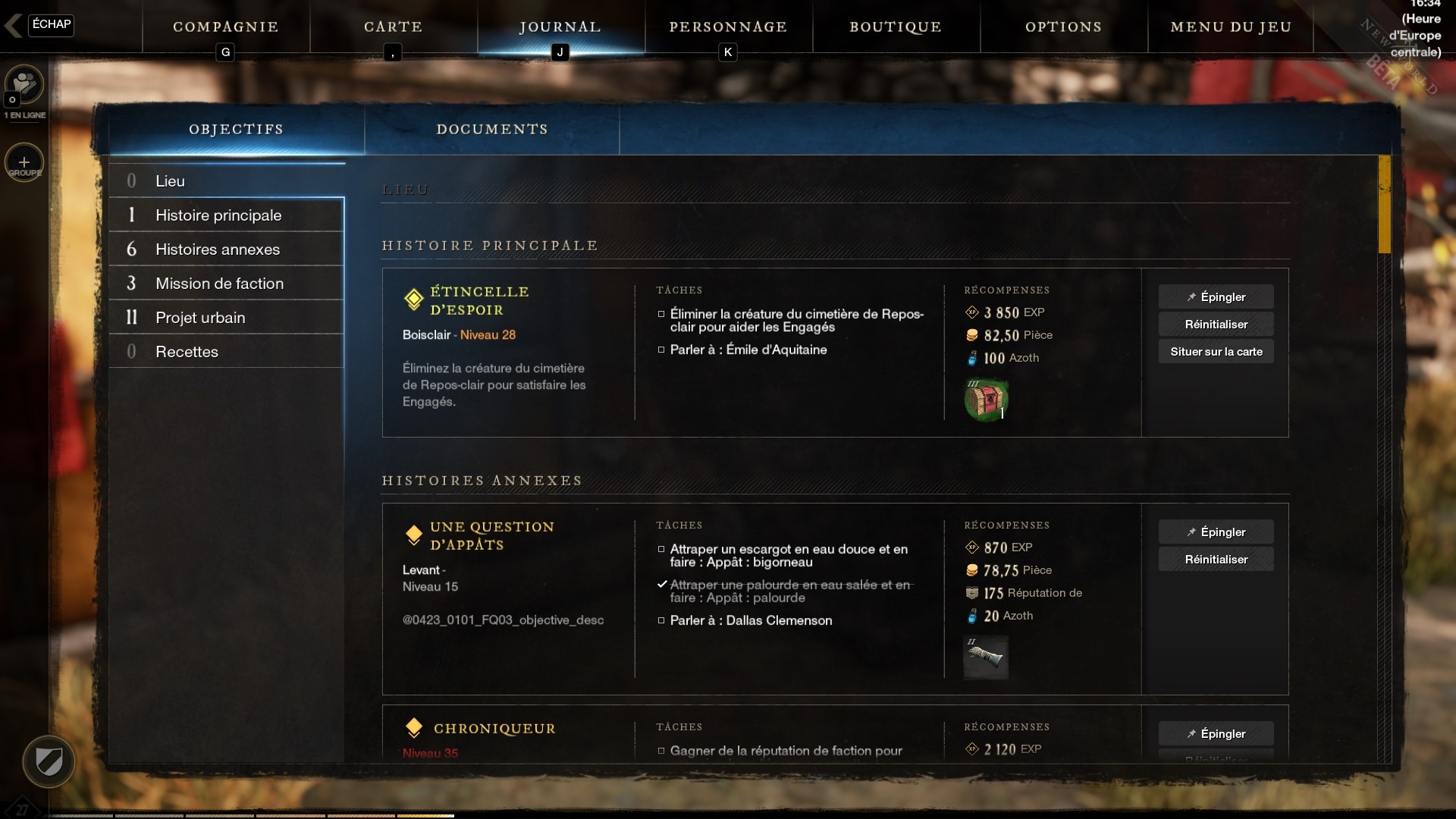Switch to the Documents tab

(x=492, y=129)
